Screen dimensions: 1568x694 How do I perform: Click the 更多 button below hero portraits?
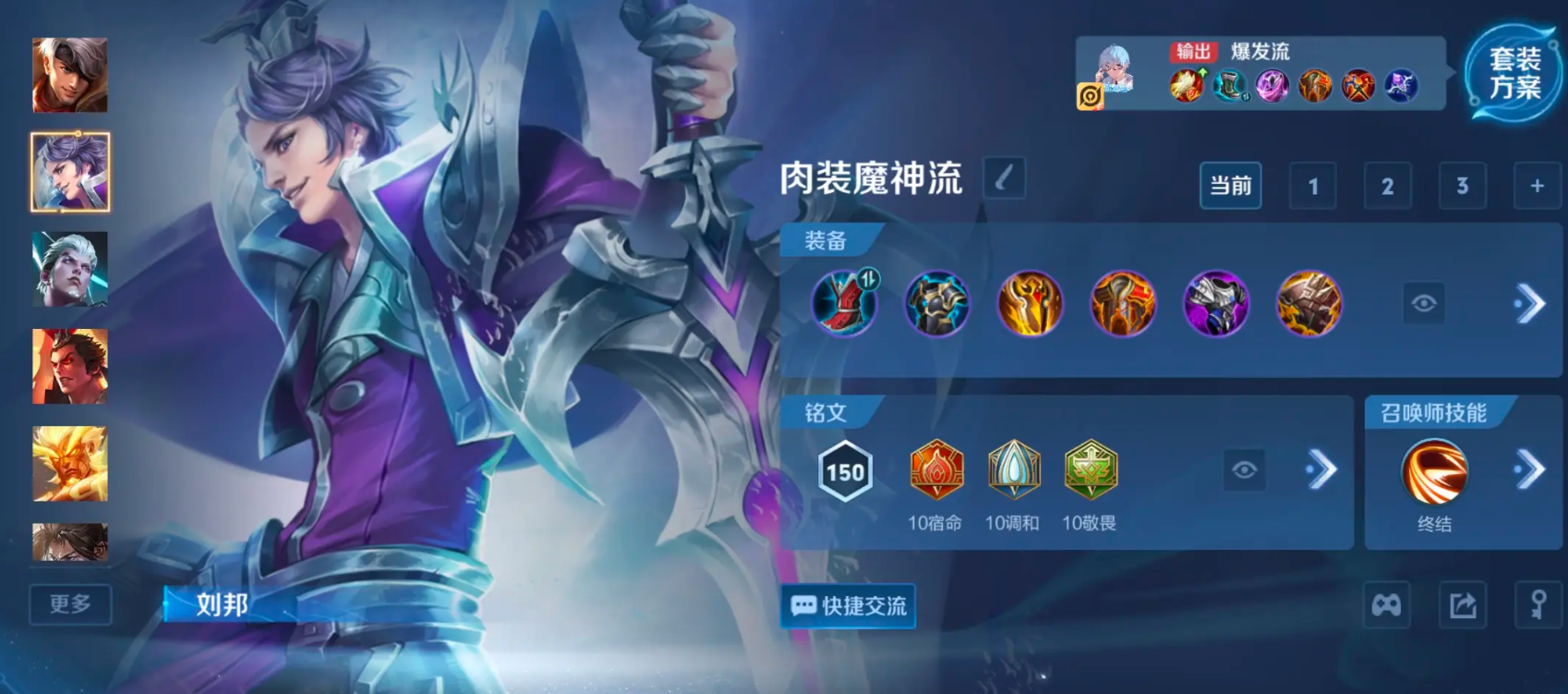70,605
